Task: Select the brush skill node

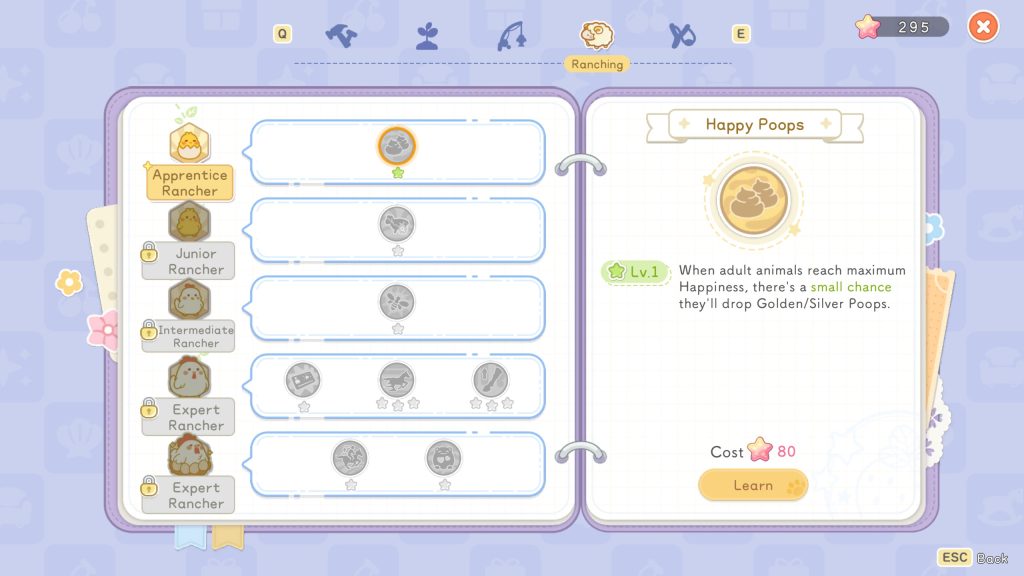Action: tap(490, 380)
